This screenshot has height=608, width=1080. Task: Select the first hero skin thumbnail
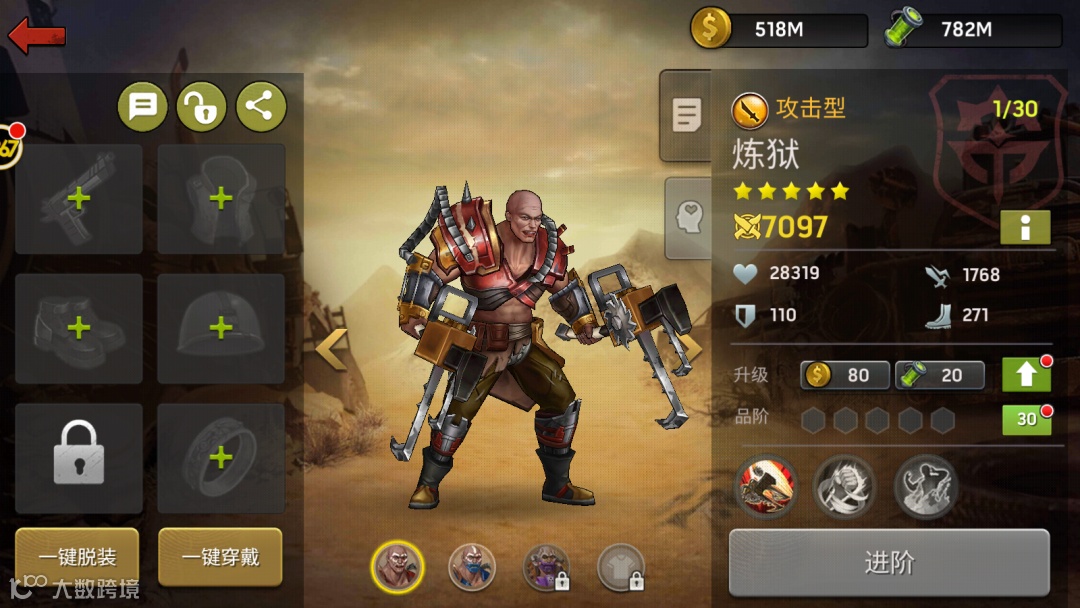coord(398,567)
